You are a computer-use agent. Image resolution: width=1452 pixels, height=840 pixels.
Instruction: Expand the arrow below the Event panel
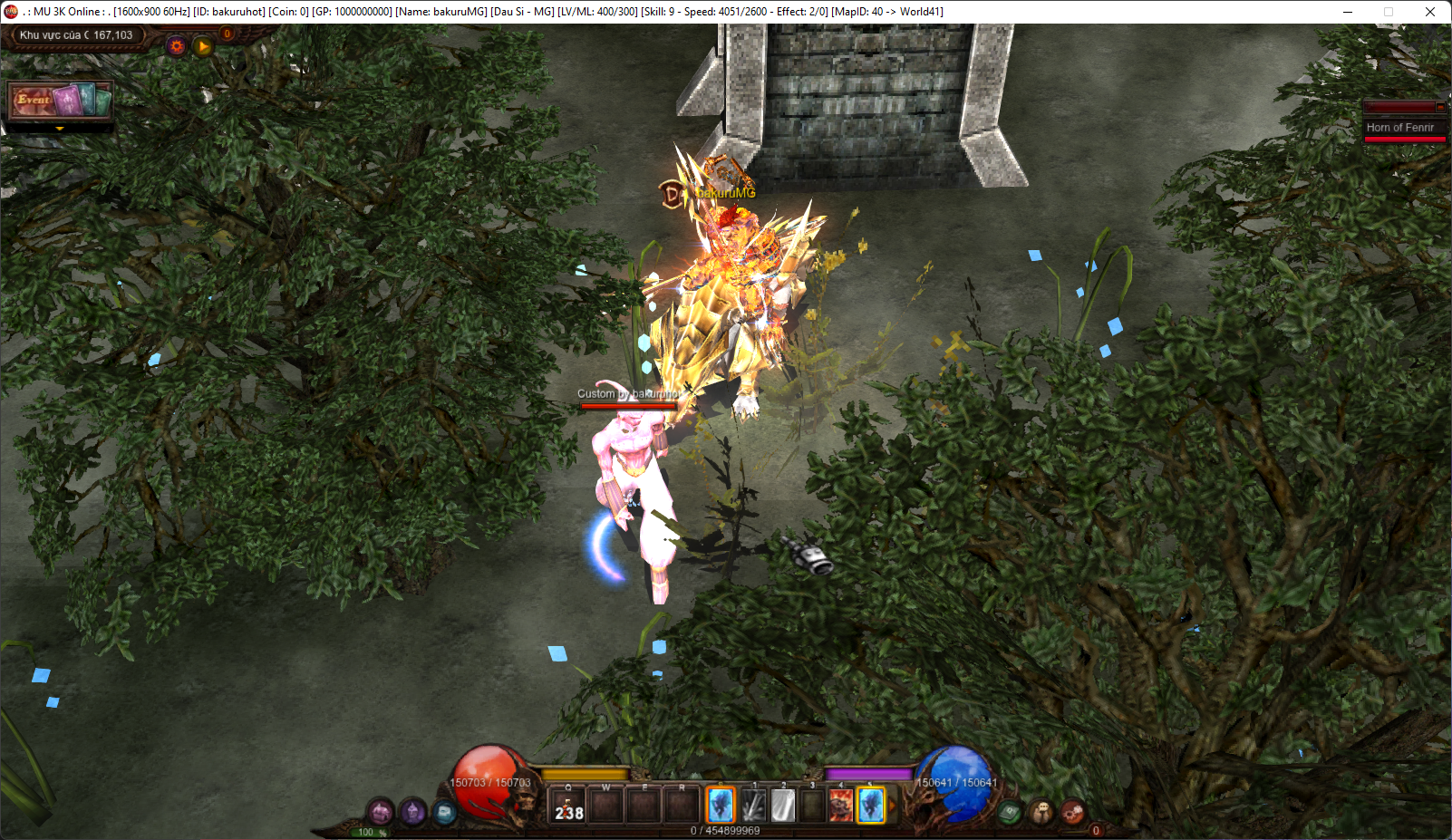(60, 130)
